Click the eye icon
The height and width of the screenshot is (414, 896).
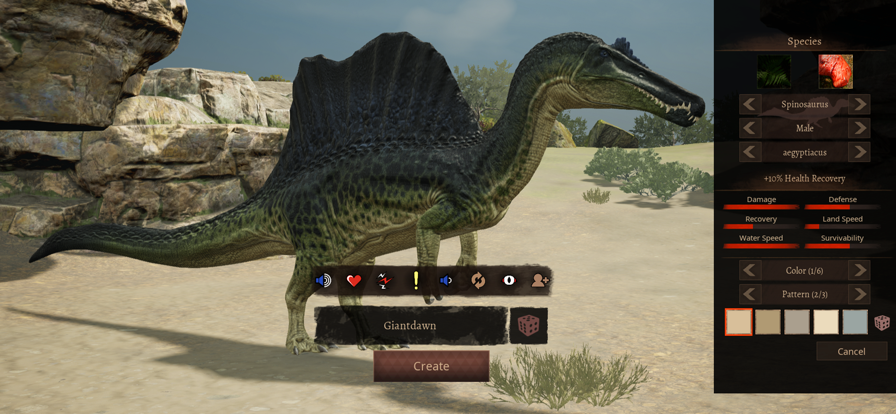[x=508, y=281]
